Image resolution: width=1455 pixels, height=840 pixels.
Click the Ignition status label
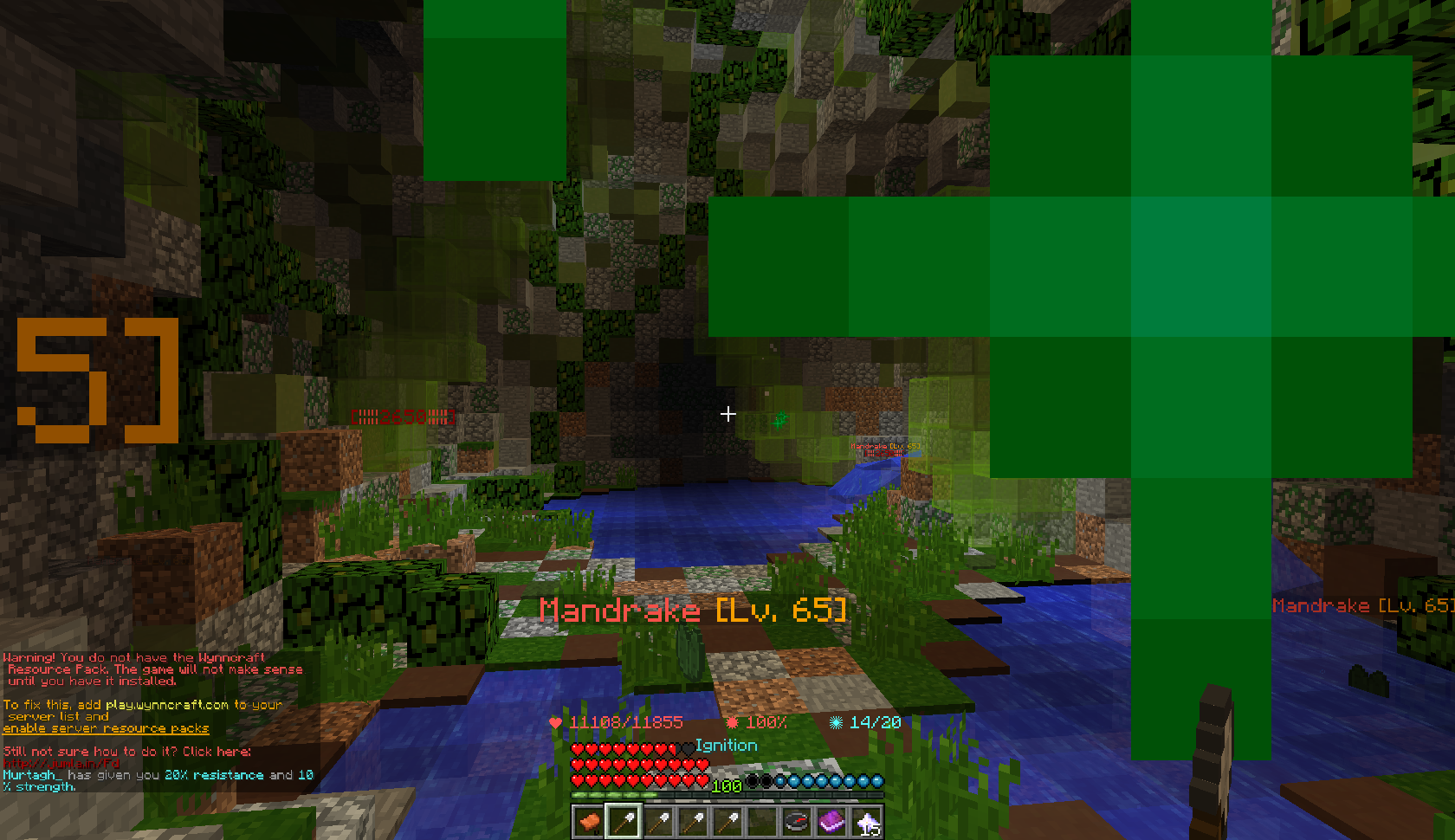pyautogui.click(x=726, y=745)
